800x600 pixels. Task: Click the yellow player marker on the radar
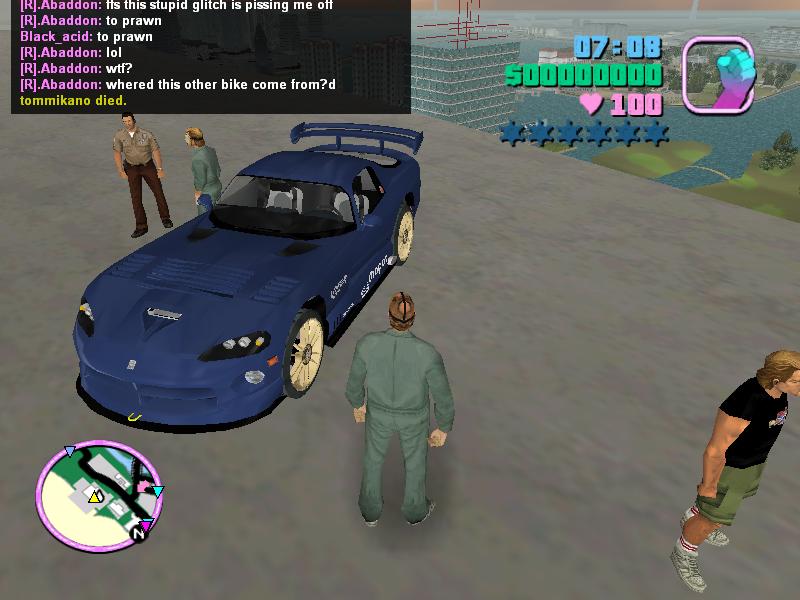tap(95, 496)
